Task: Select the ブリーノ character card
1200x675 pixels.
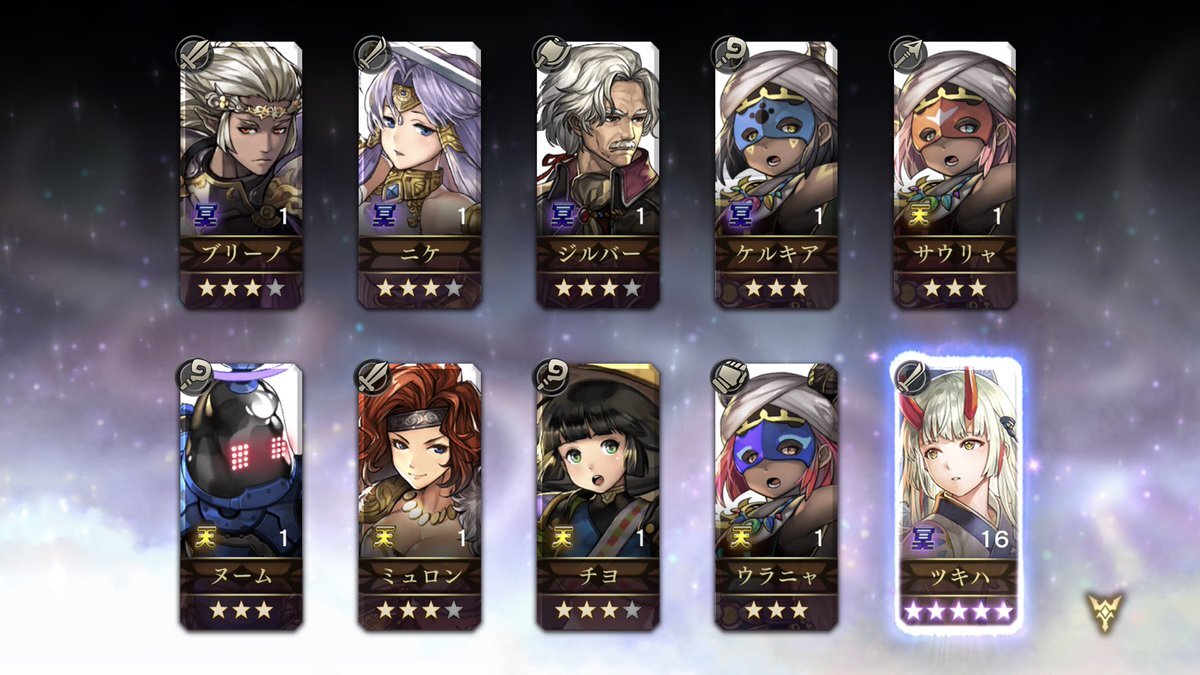Action: click(241, 175)
